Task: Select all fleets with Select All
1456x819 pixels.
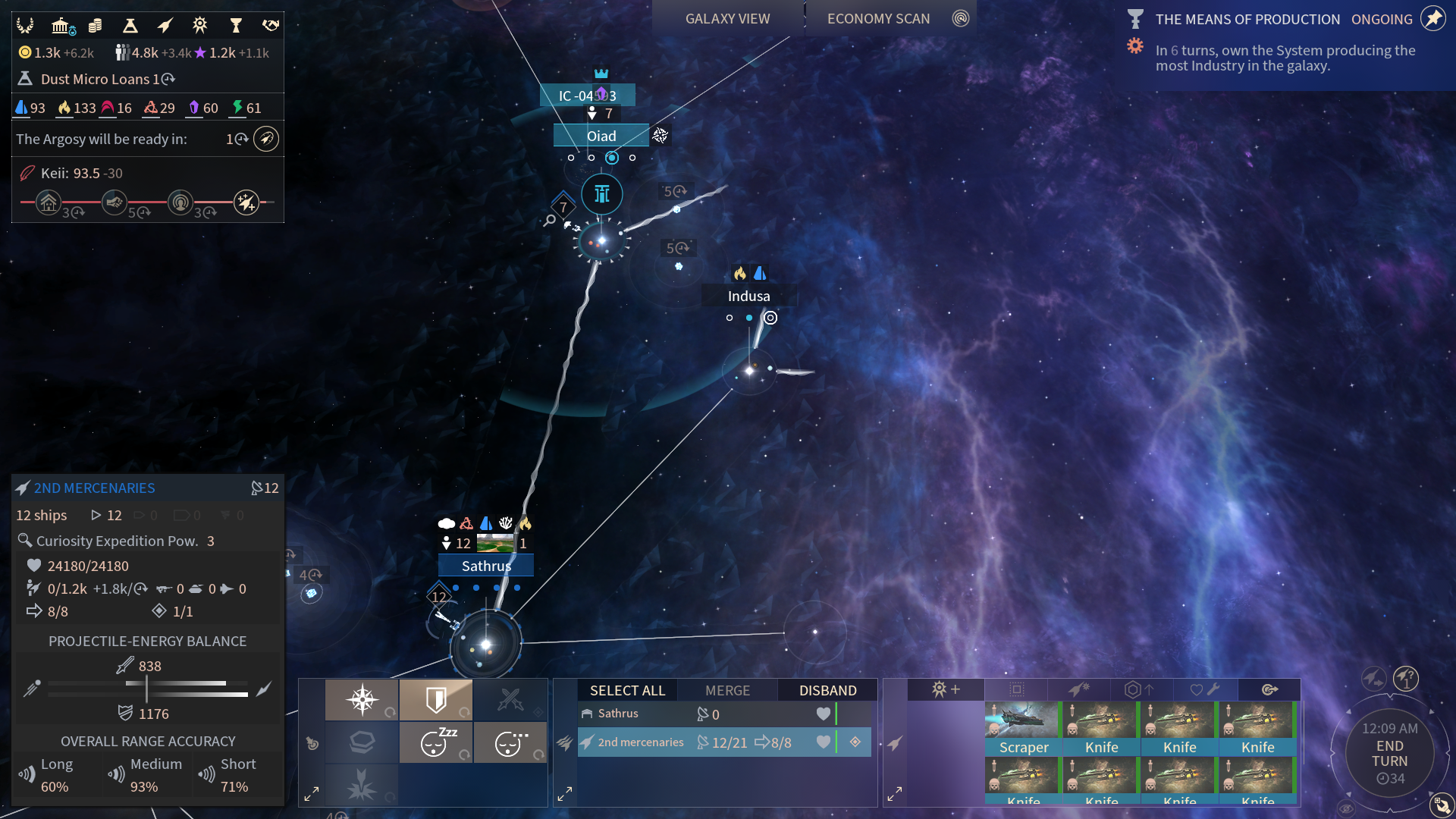Action: pos(627,690)
